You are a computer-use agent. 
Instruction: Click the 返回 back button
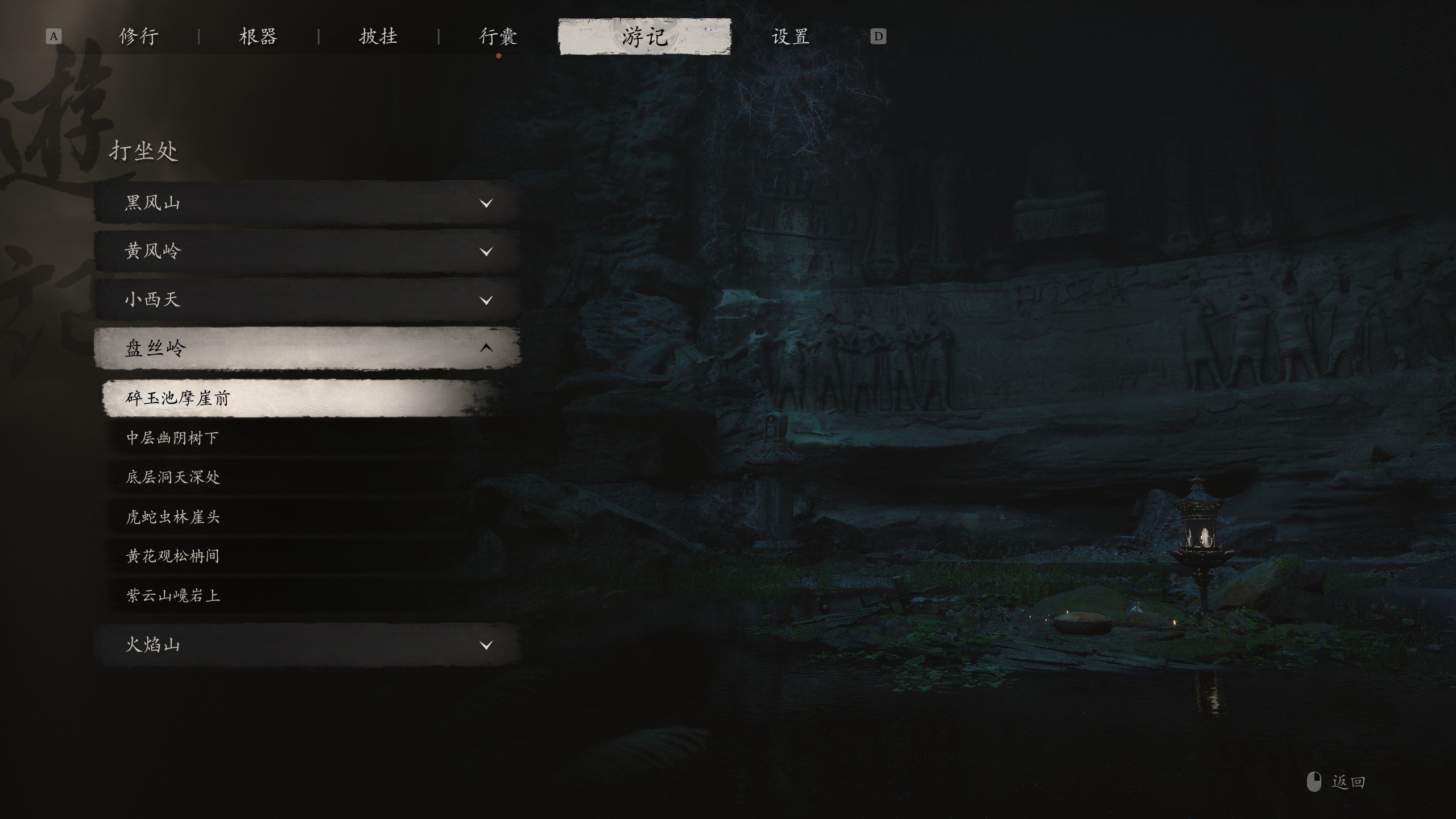1338,782
